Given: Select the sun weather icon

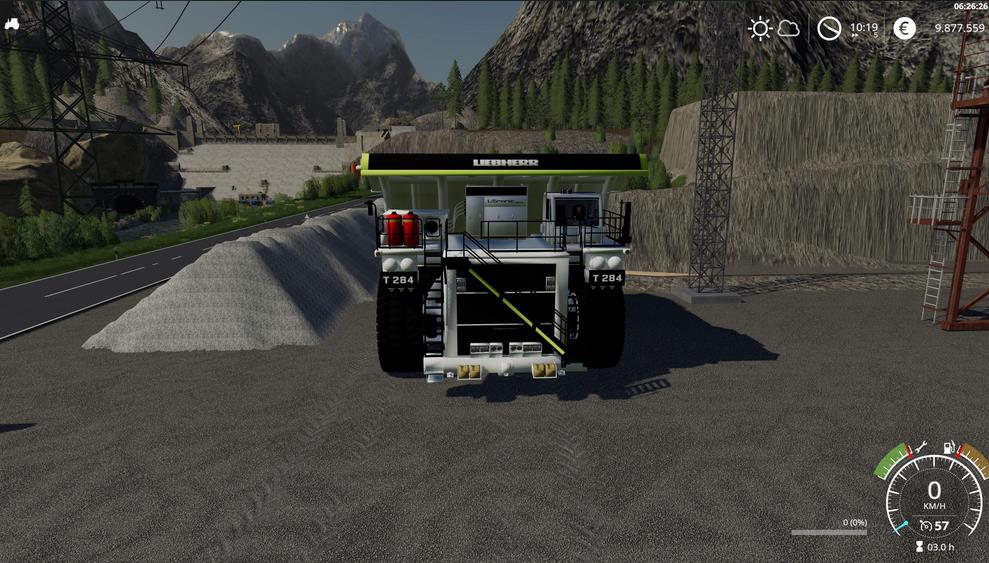Looking at the screenshot, I should tap(760, 28).
